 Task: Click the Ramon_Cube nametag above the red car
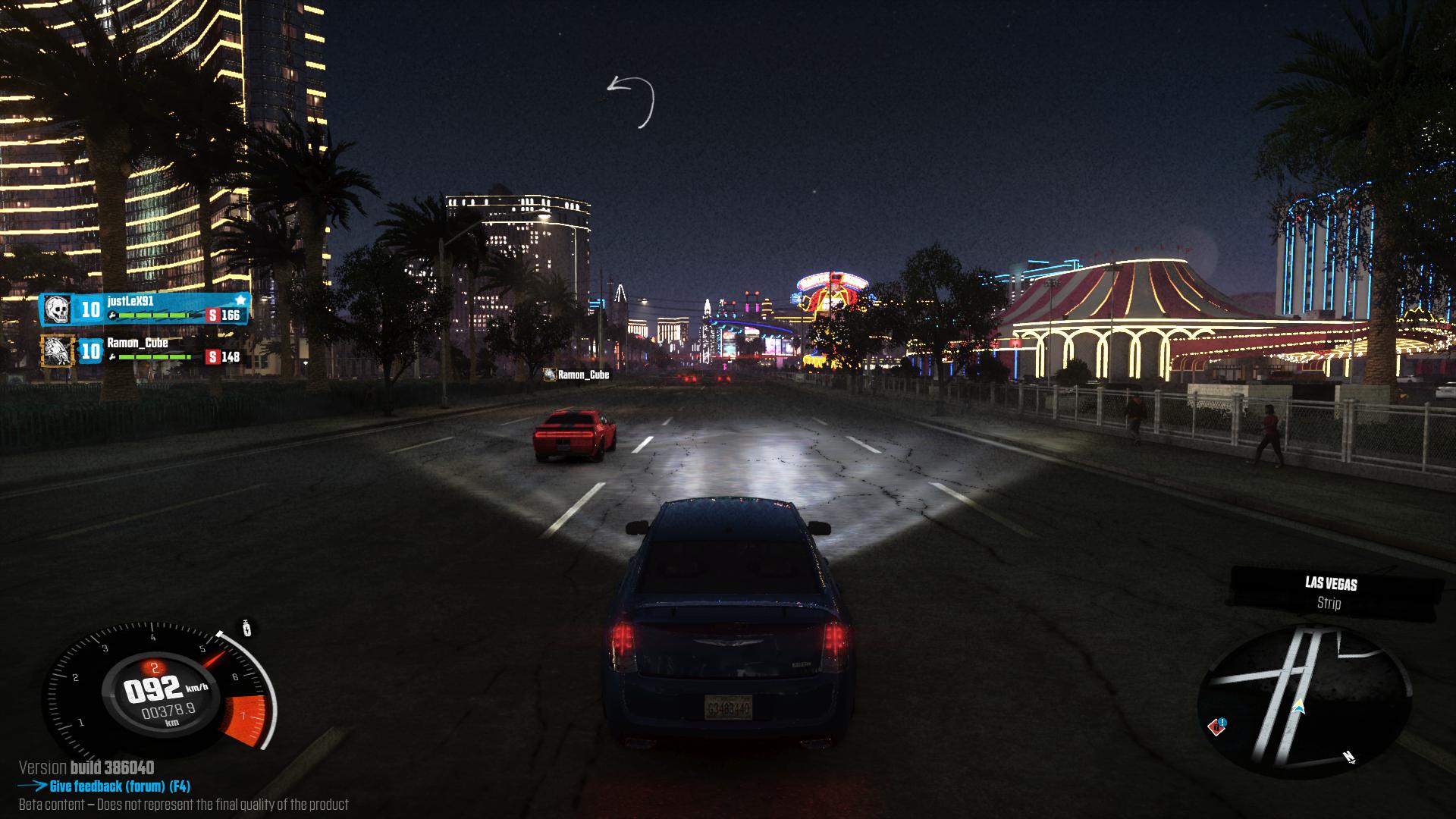click(x=577, y=375)
